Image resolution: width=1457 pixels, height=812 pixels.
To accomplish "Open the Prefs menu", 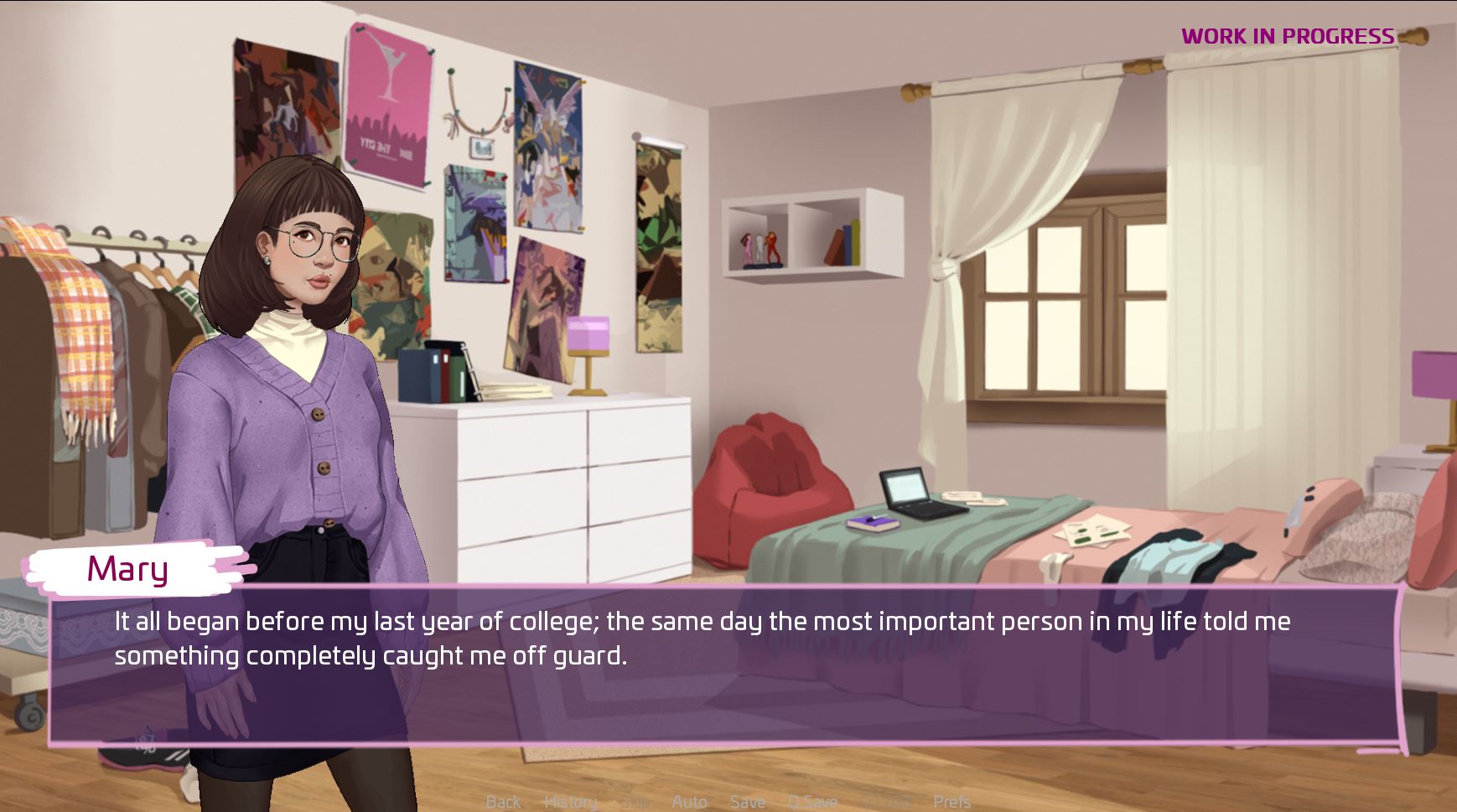I will (x=951, y=802).
